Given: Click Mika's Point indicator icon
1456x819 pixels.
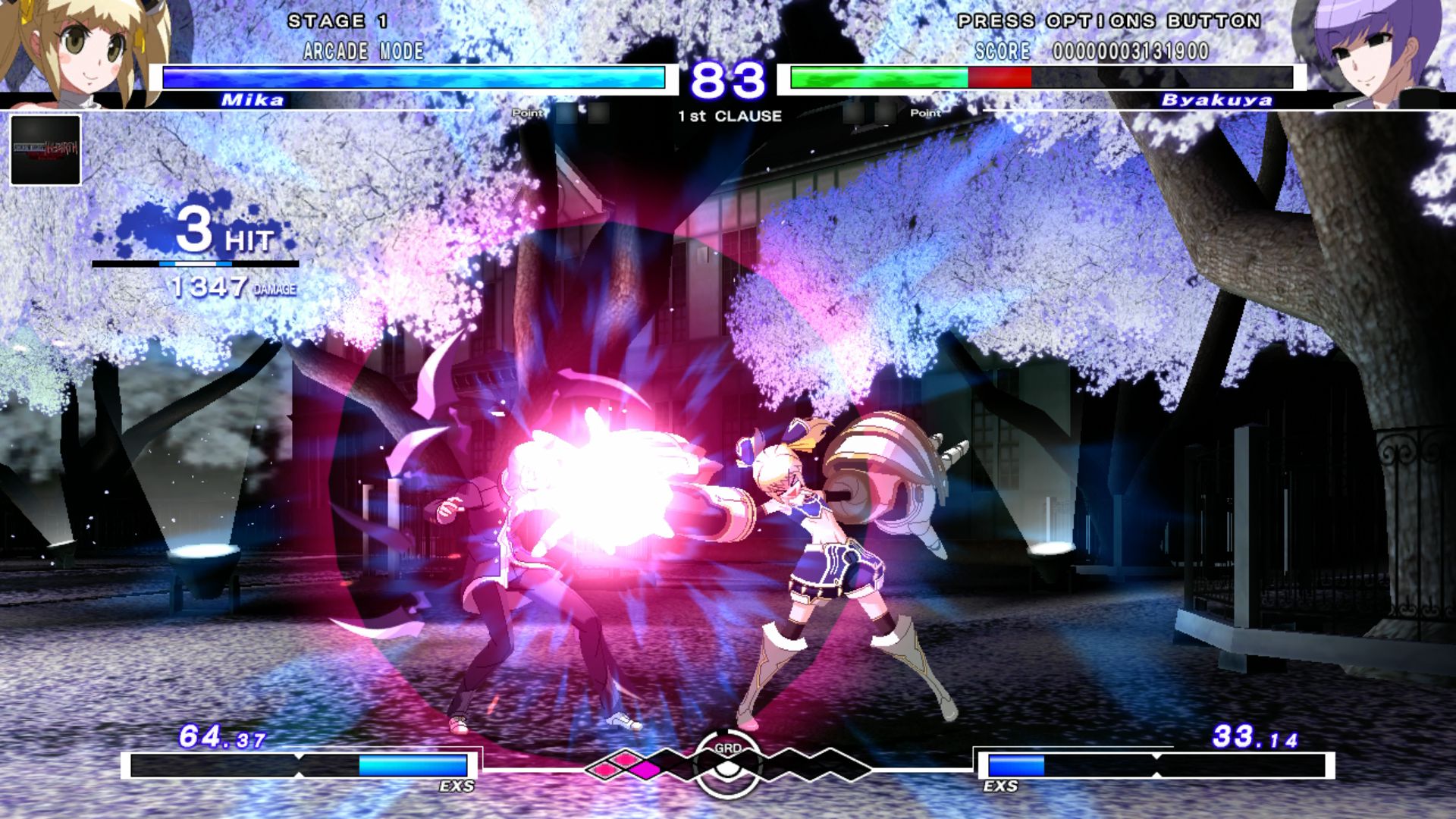Looking at the screenshot, I should click(x=528, y=114).
